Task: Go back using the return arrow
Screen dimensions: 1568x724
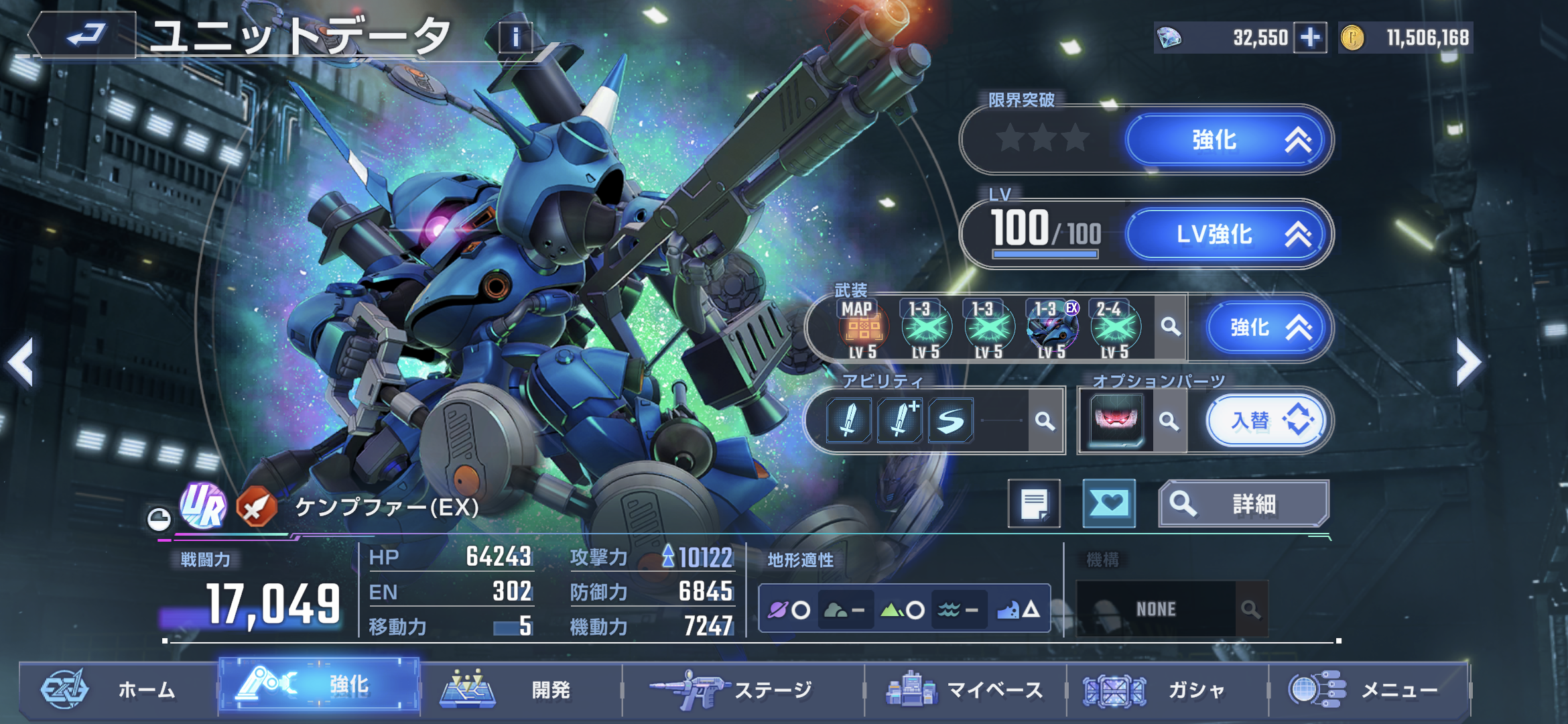Action: [84, 35]
